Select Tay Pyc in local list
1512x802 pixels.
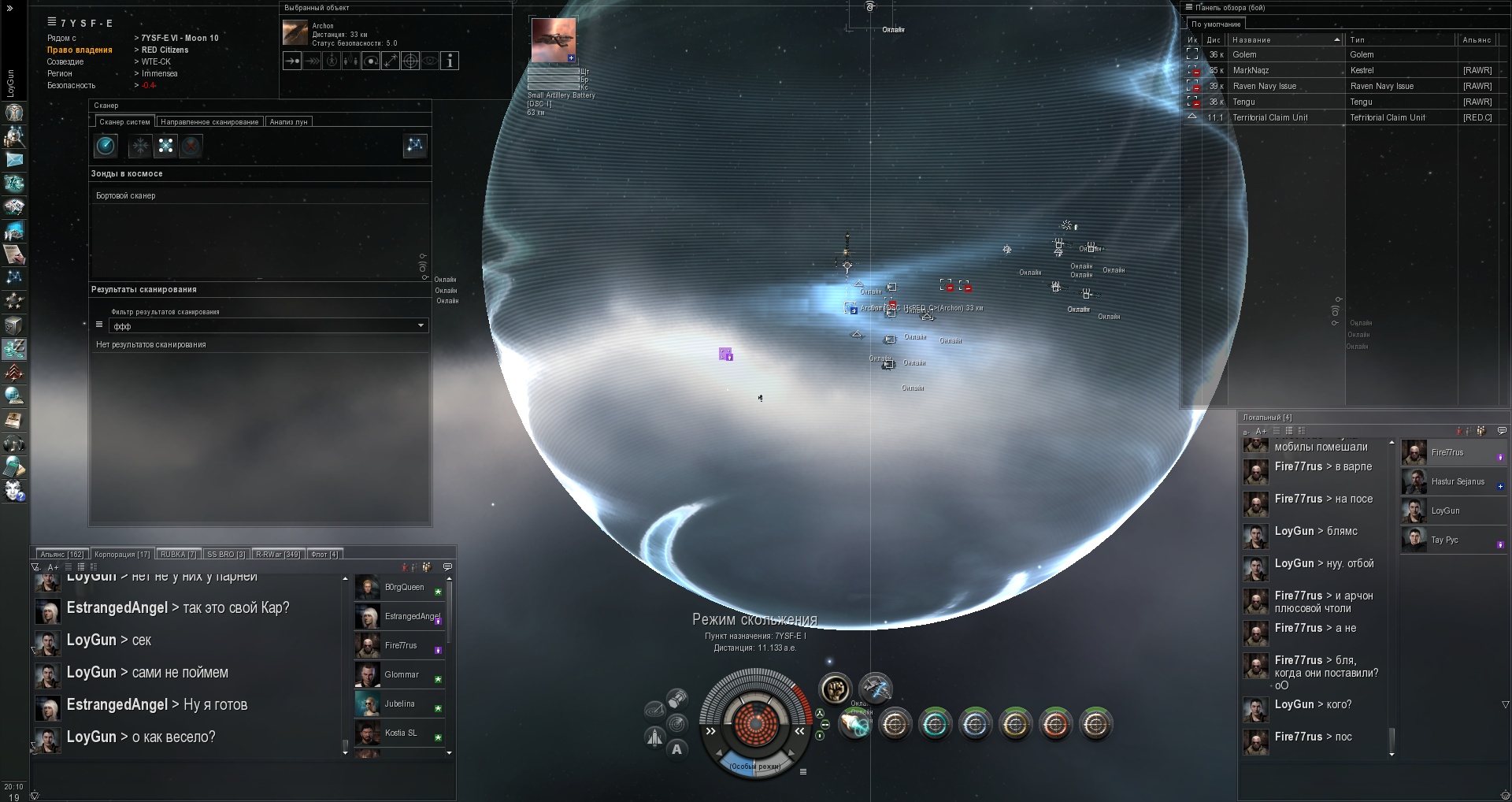[x=1444, y=540]
